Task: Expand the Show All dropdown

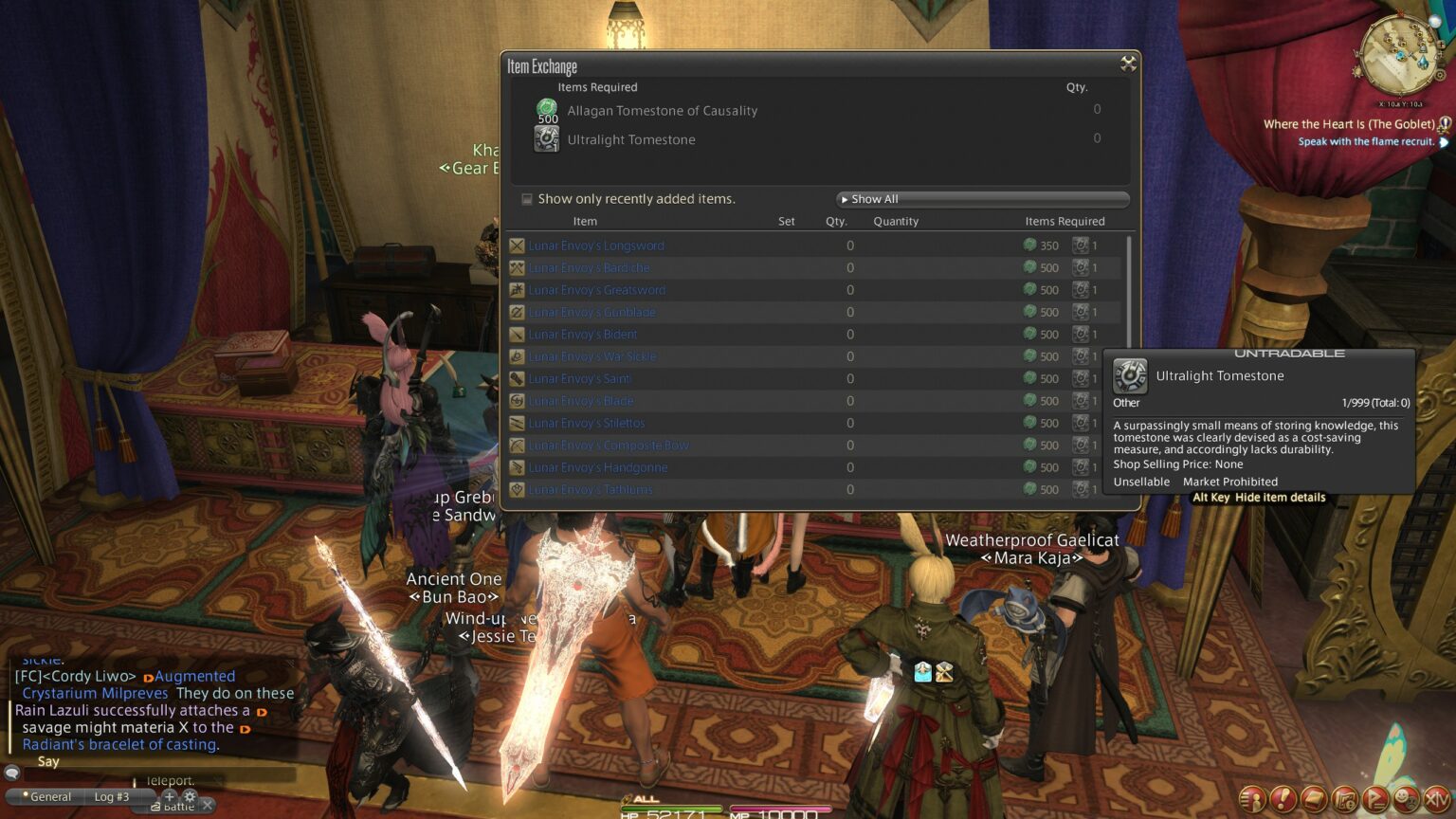Action: pyautogui.click(x=981, y=199)
